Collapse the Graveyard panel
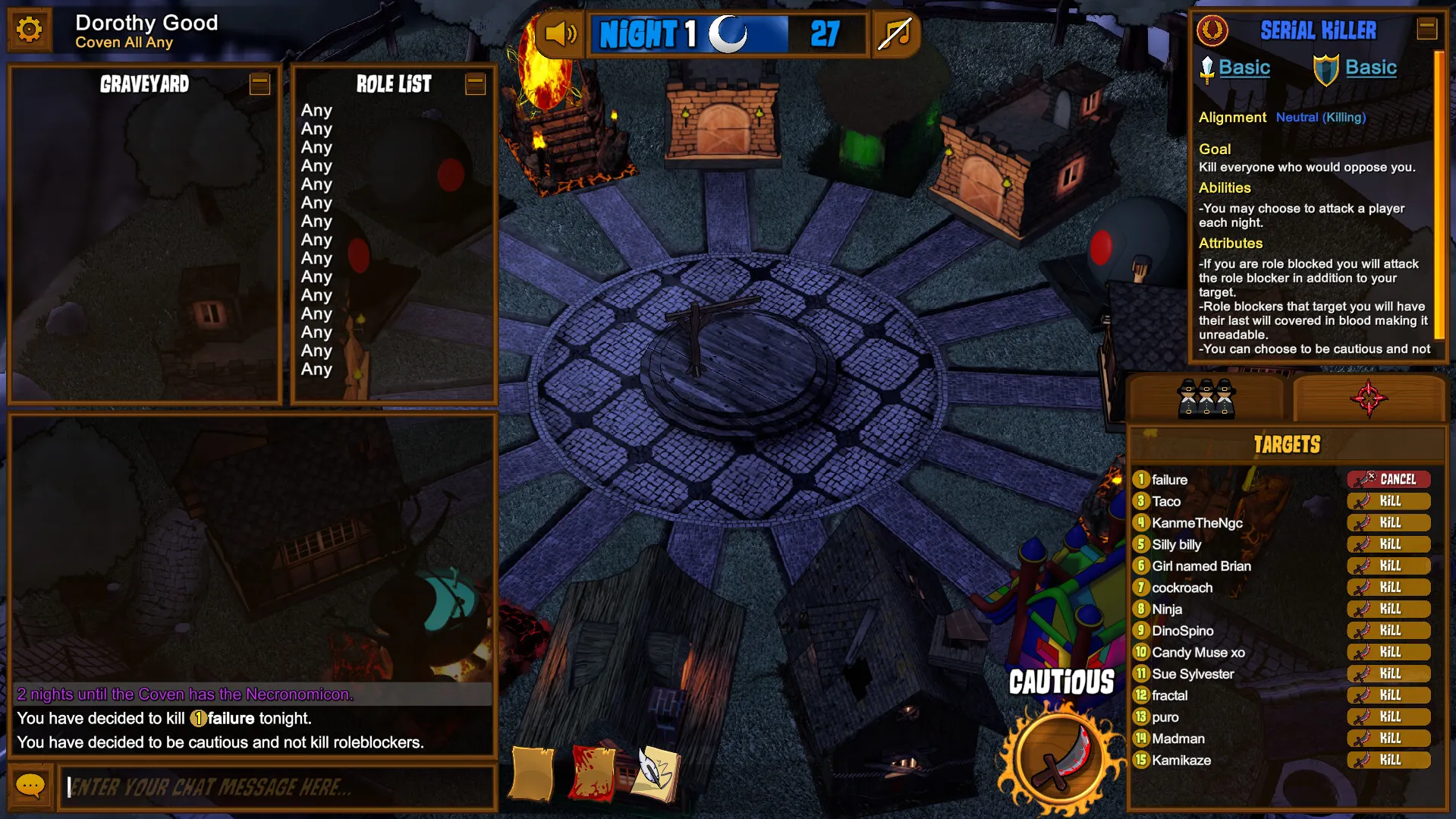Viewport: 1456px width, 819px height. click(x=259, y=85)
